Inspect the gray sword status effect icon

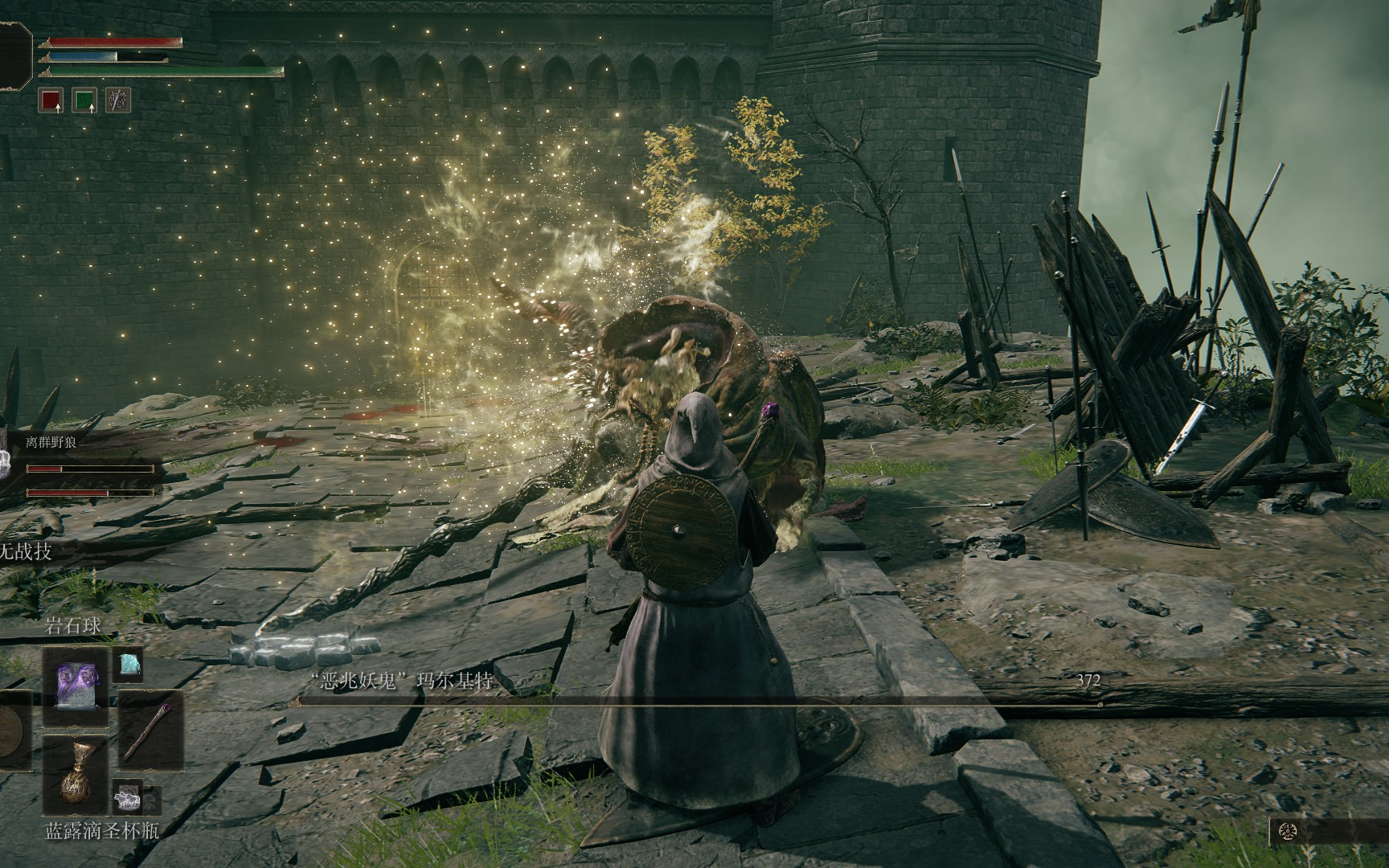pyautogui.click(x=118, y=100)
